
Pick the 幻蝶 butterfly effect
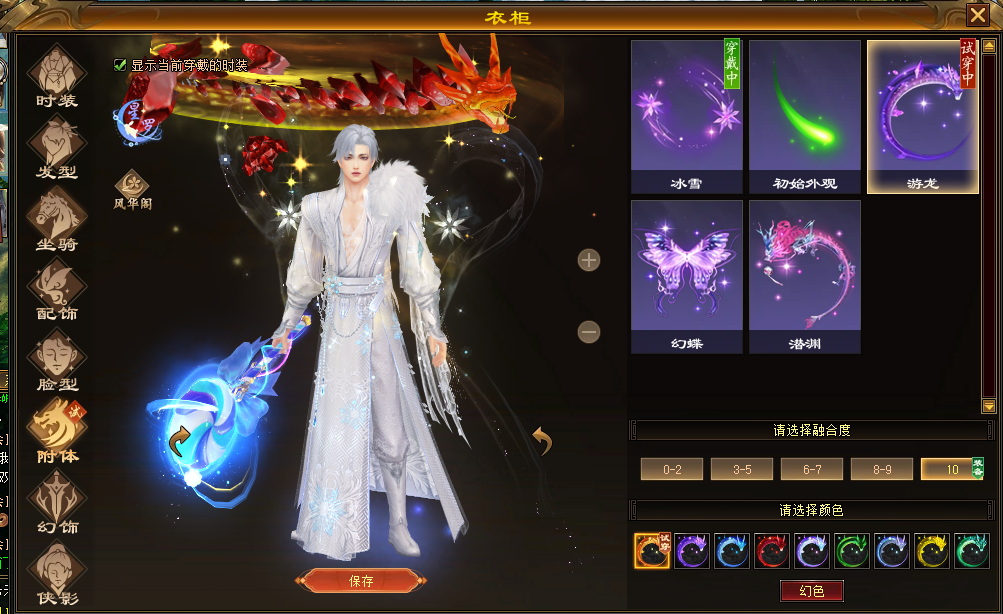[686, 276]
